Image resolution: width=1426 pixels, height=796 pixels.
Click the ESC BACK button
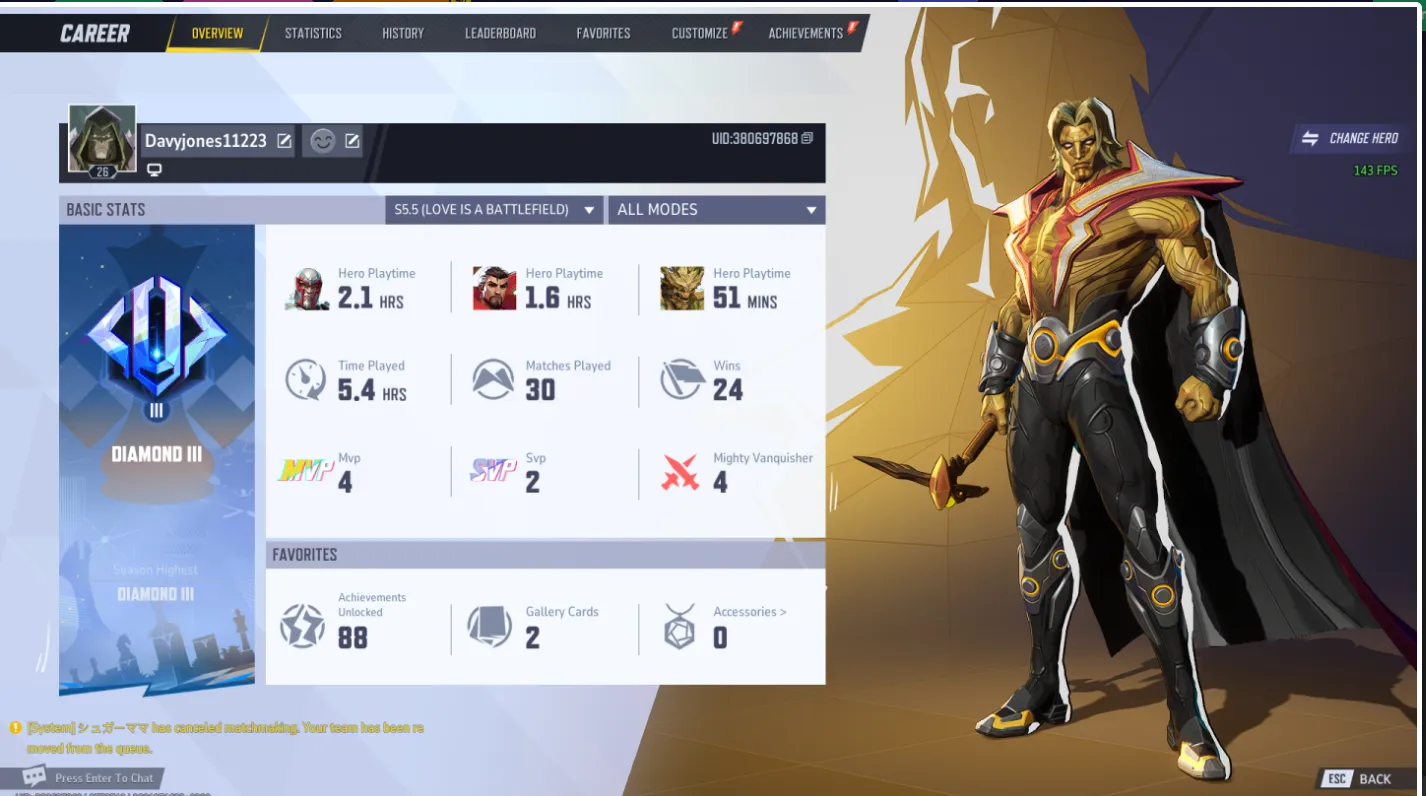[1357, 778]
